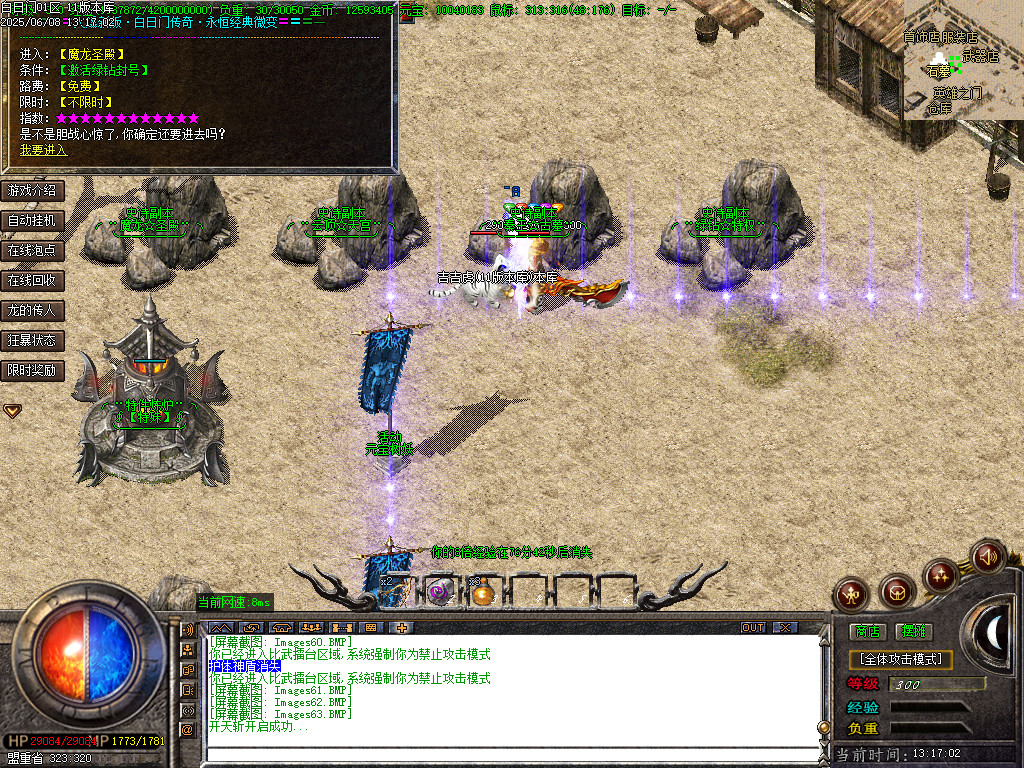Open the 龙的传人 button
1024x768 pixels.
tap(32, 310)
